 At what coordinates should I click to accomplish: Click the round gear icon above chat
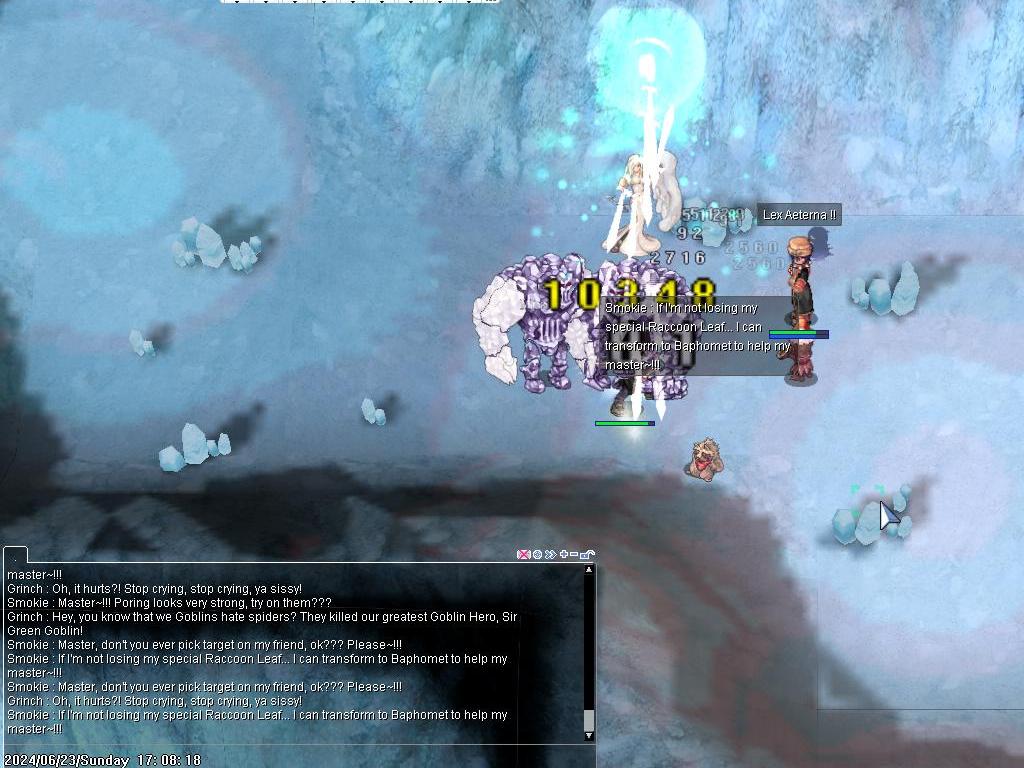537,554
